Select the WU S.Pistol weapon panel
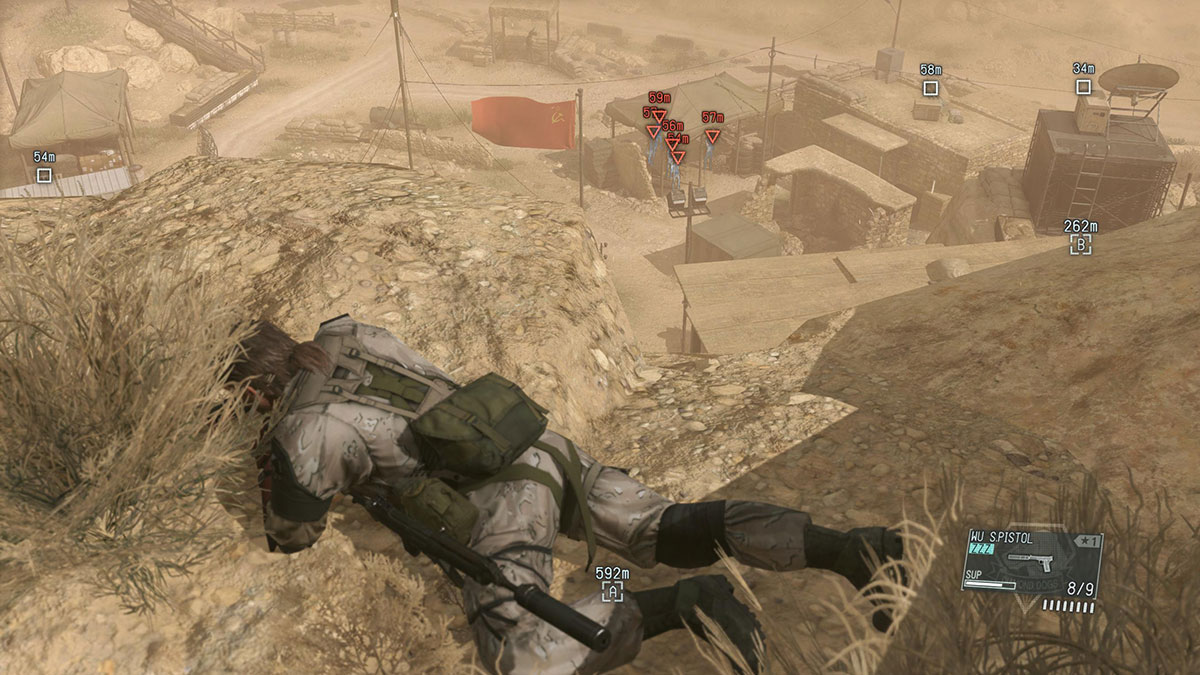This screenshot has height=675, width=1200. (1031, 563)
